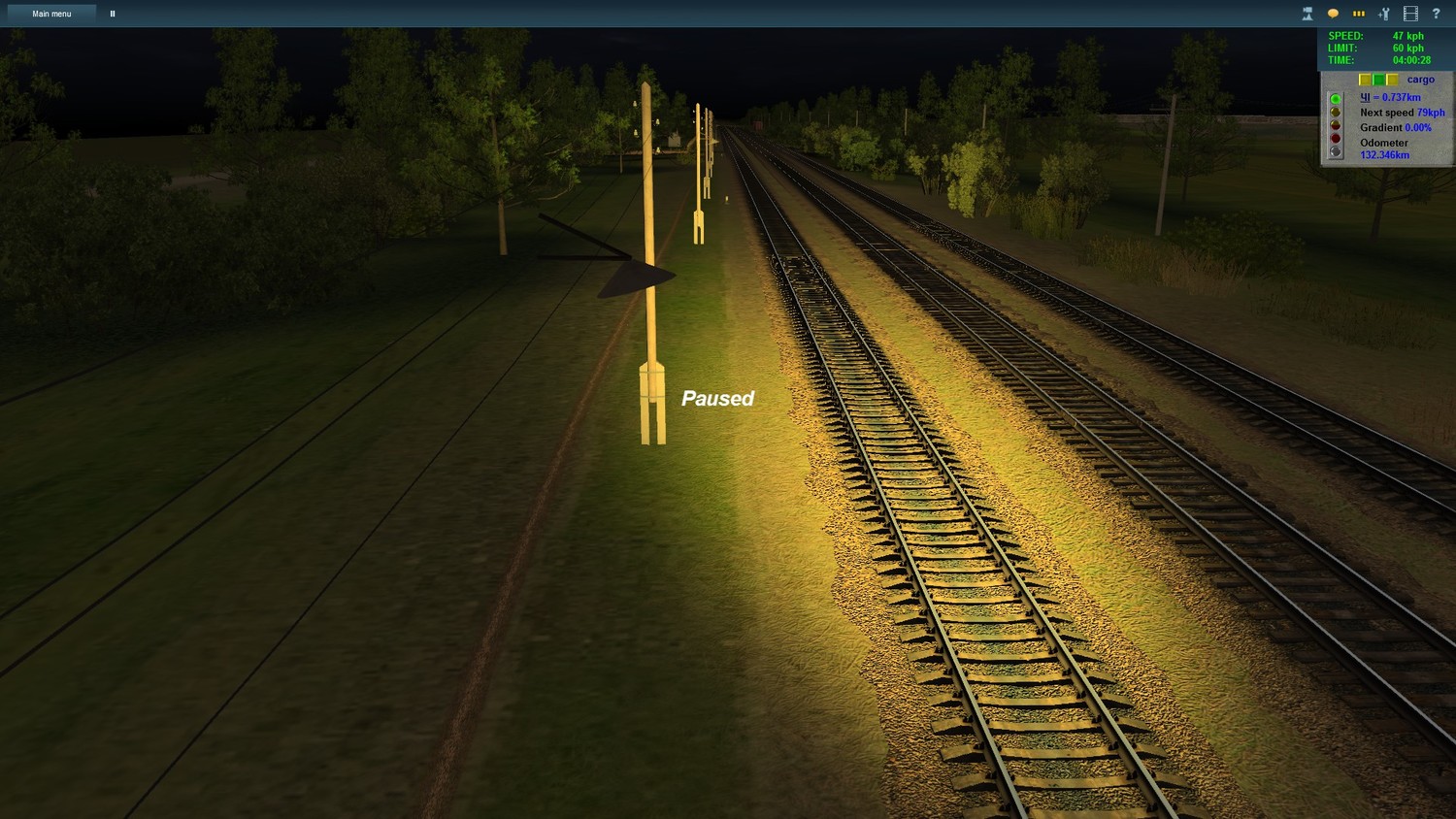The height and width of the screenshot is (819, 1456).
Task: Click the film strip icon
Action: coord(1410,14)
